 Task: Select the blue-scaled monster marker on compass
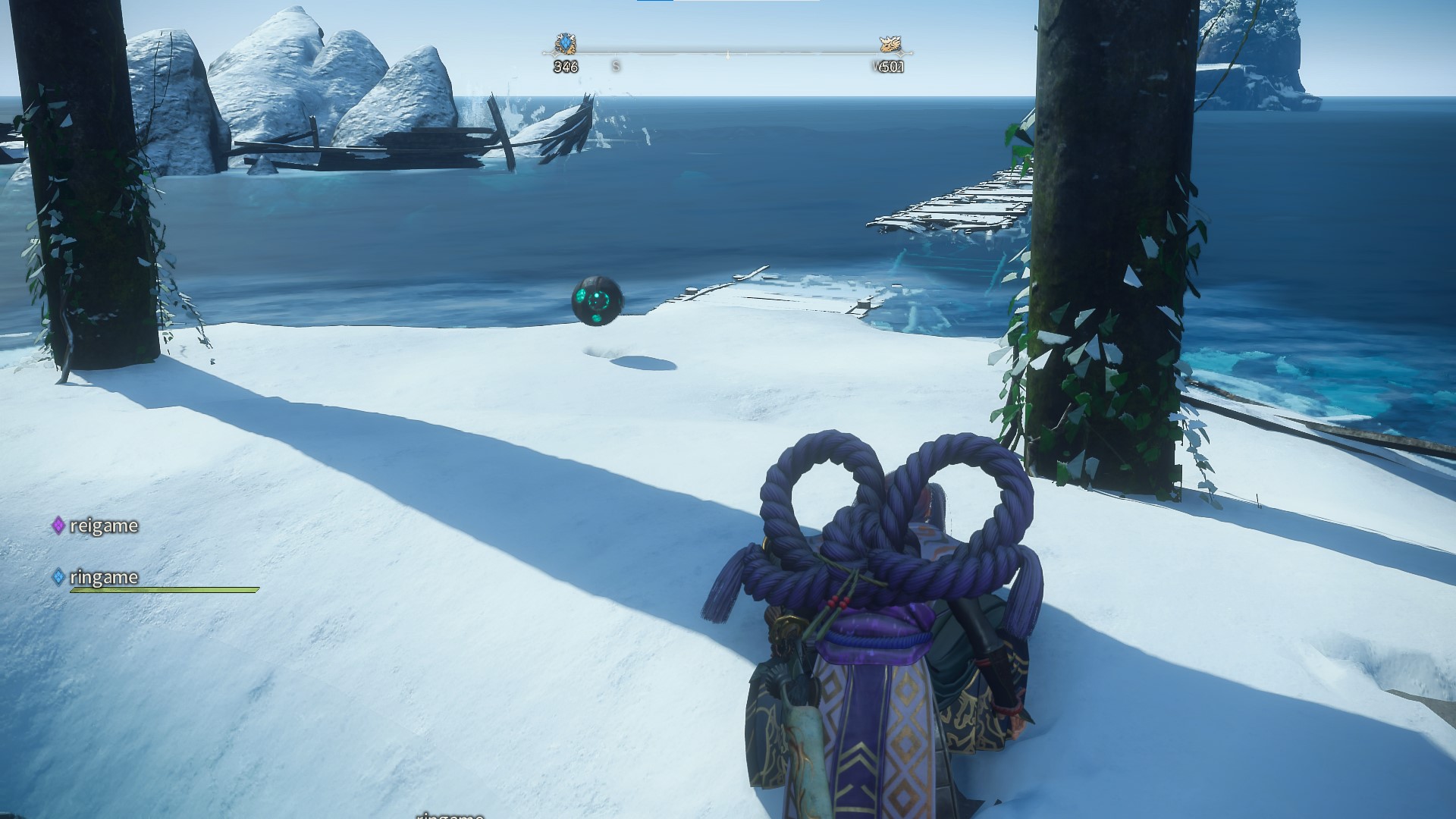566,44
